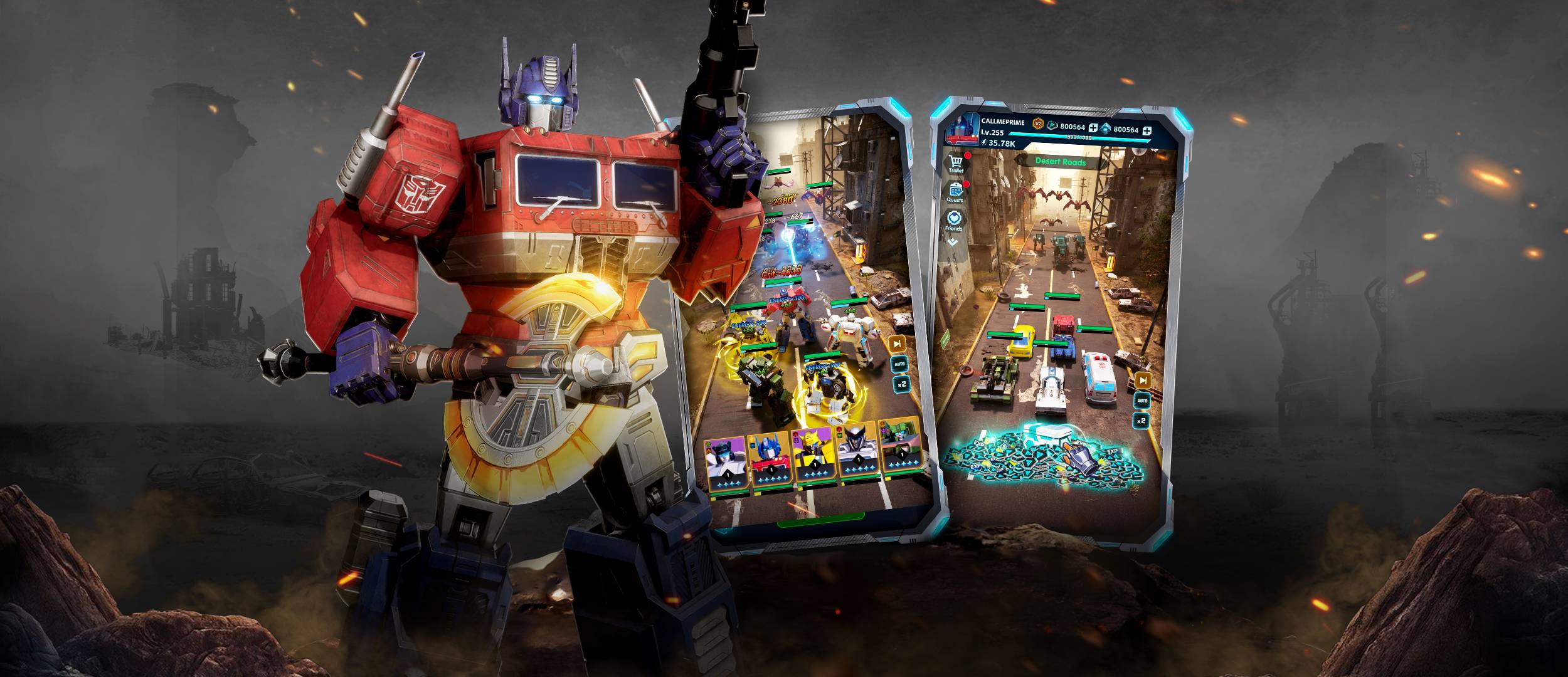Click the fast-forward battle icon on the right screen

point(1143,380)
